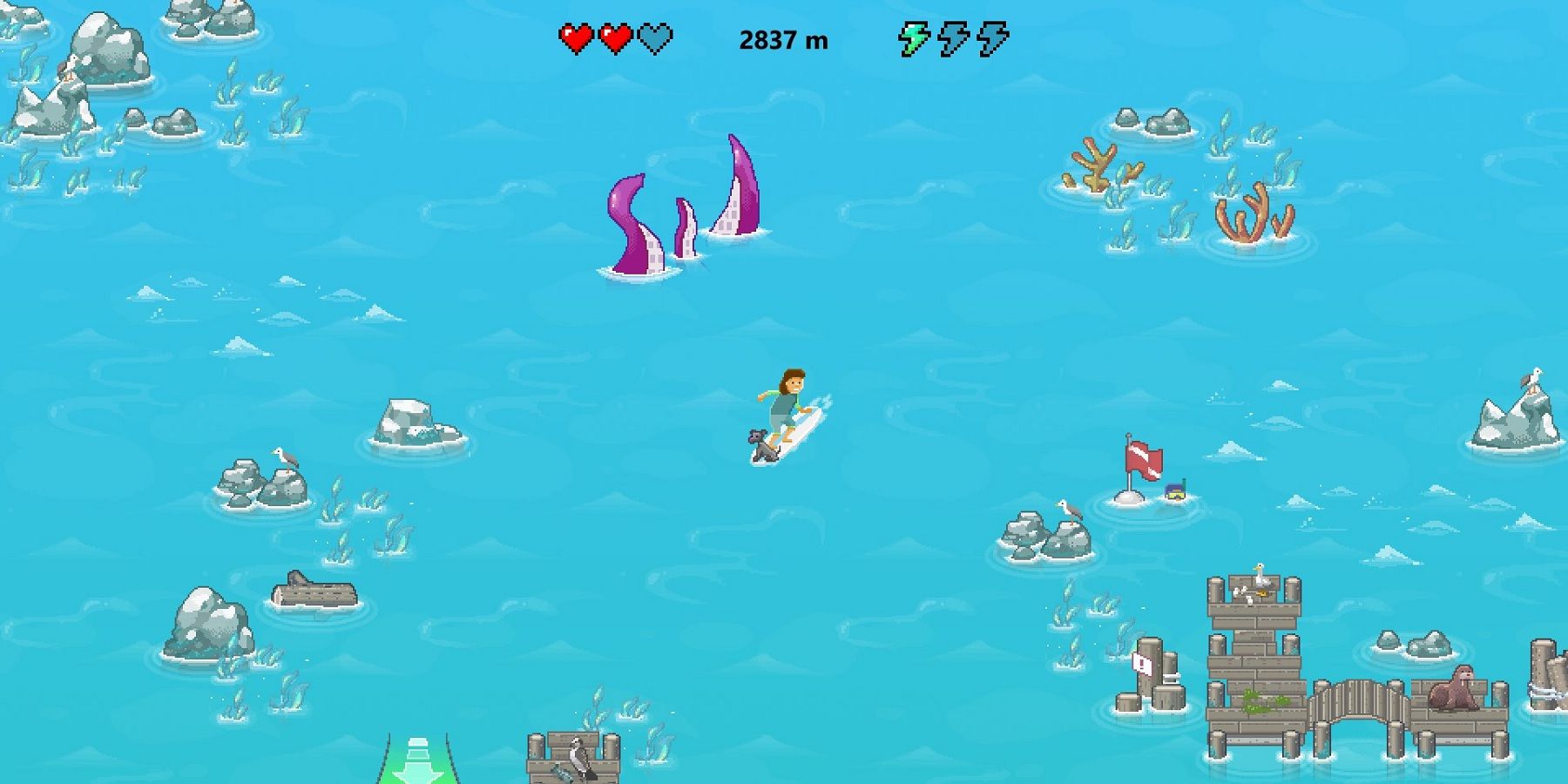
Task: Select the seagull perched on the rocks
Action: point(284,456)
